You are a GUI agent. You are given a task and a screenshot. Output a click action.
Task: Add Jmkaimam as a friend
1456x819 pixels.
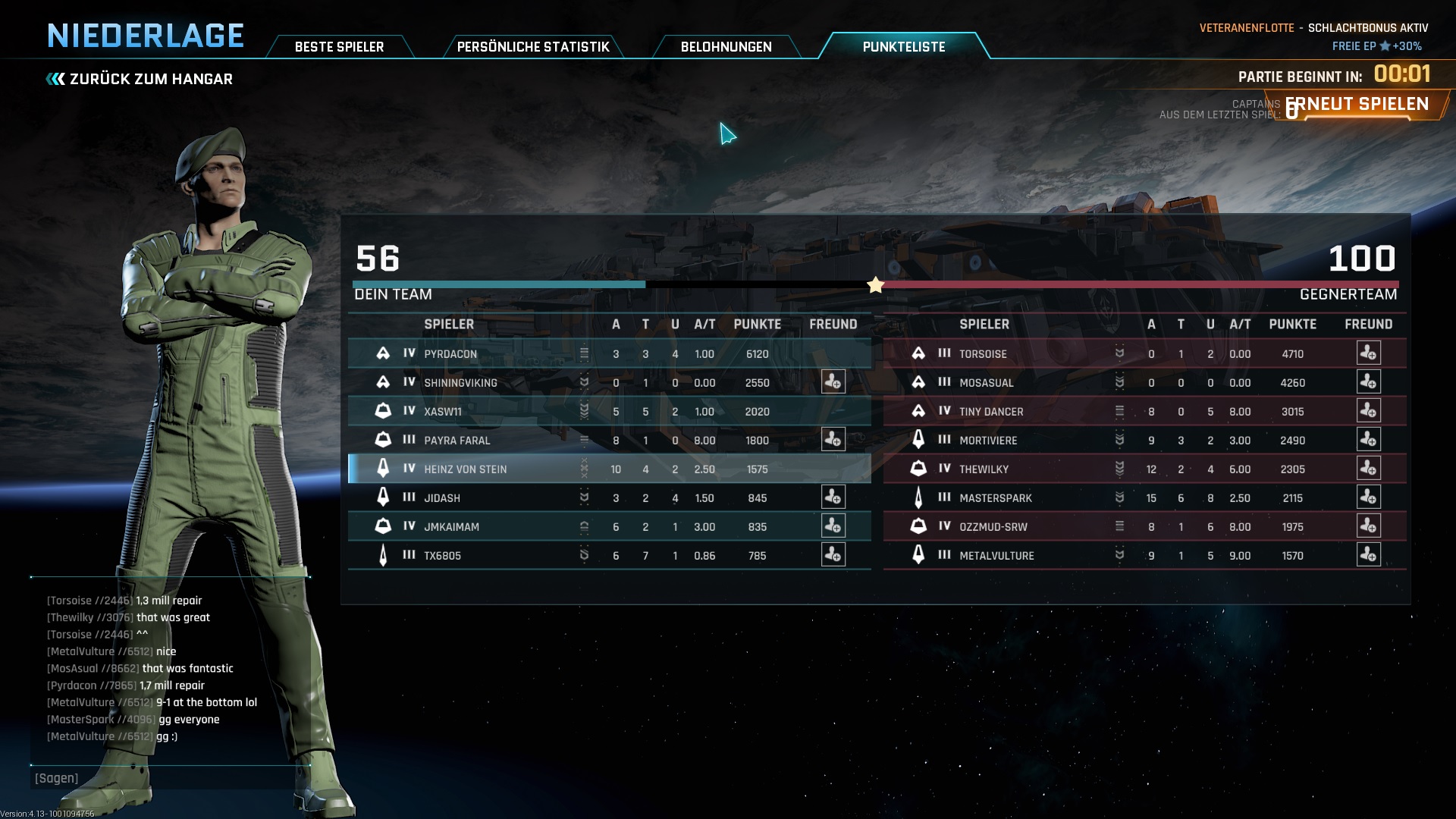coord(833,526)
